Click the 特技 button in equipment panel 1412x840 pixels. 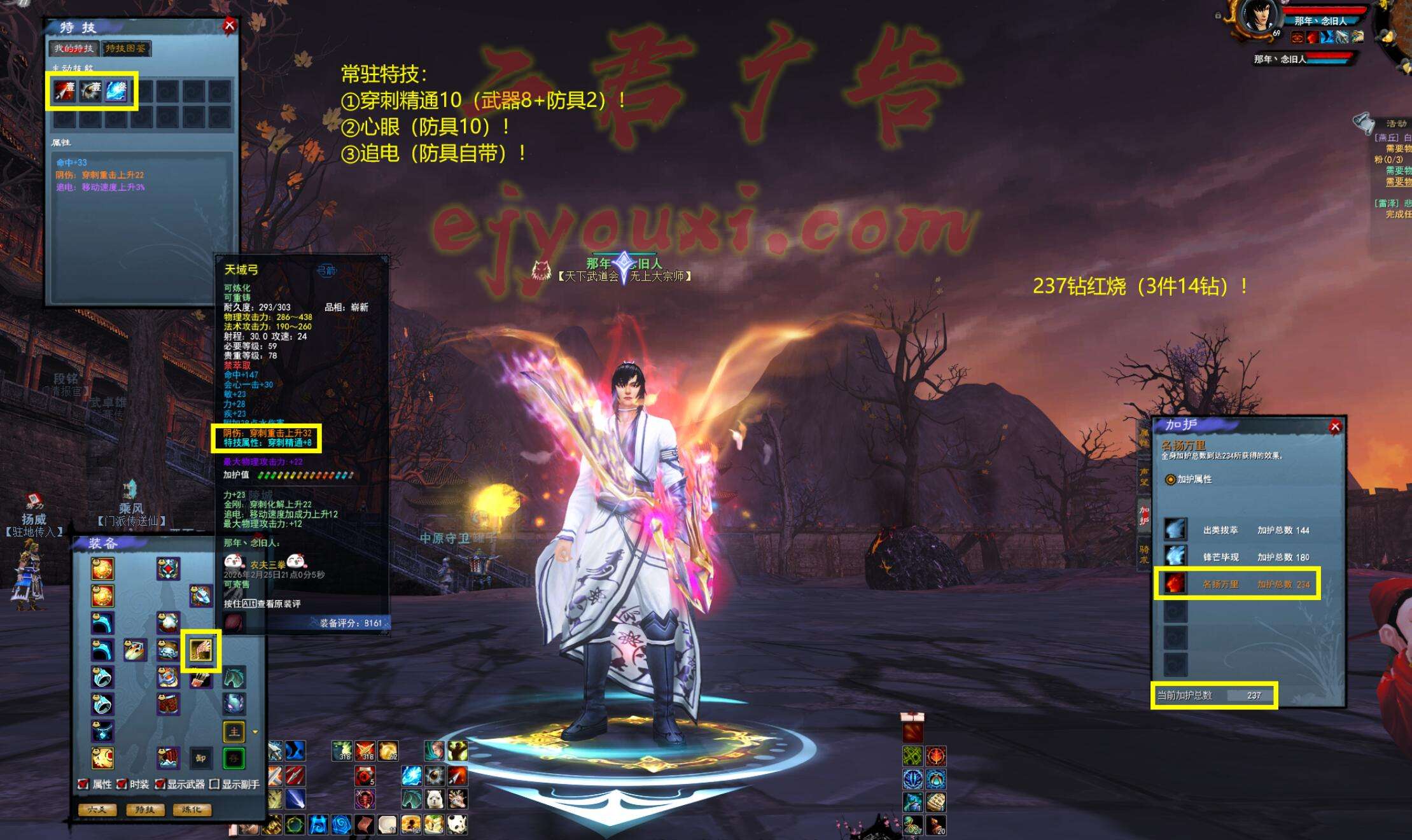coord(145,809)
